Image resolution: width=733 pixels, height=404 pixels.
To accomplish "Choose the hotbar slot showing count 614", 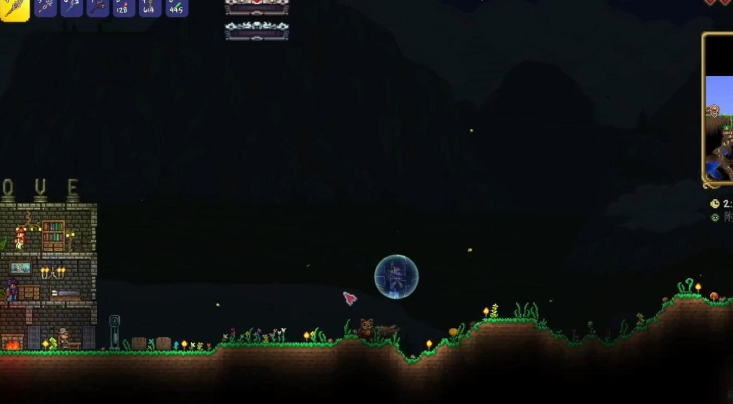I will pos(149,7).
